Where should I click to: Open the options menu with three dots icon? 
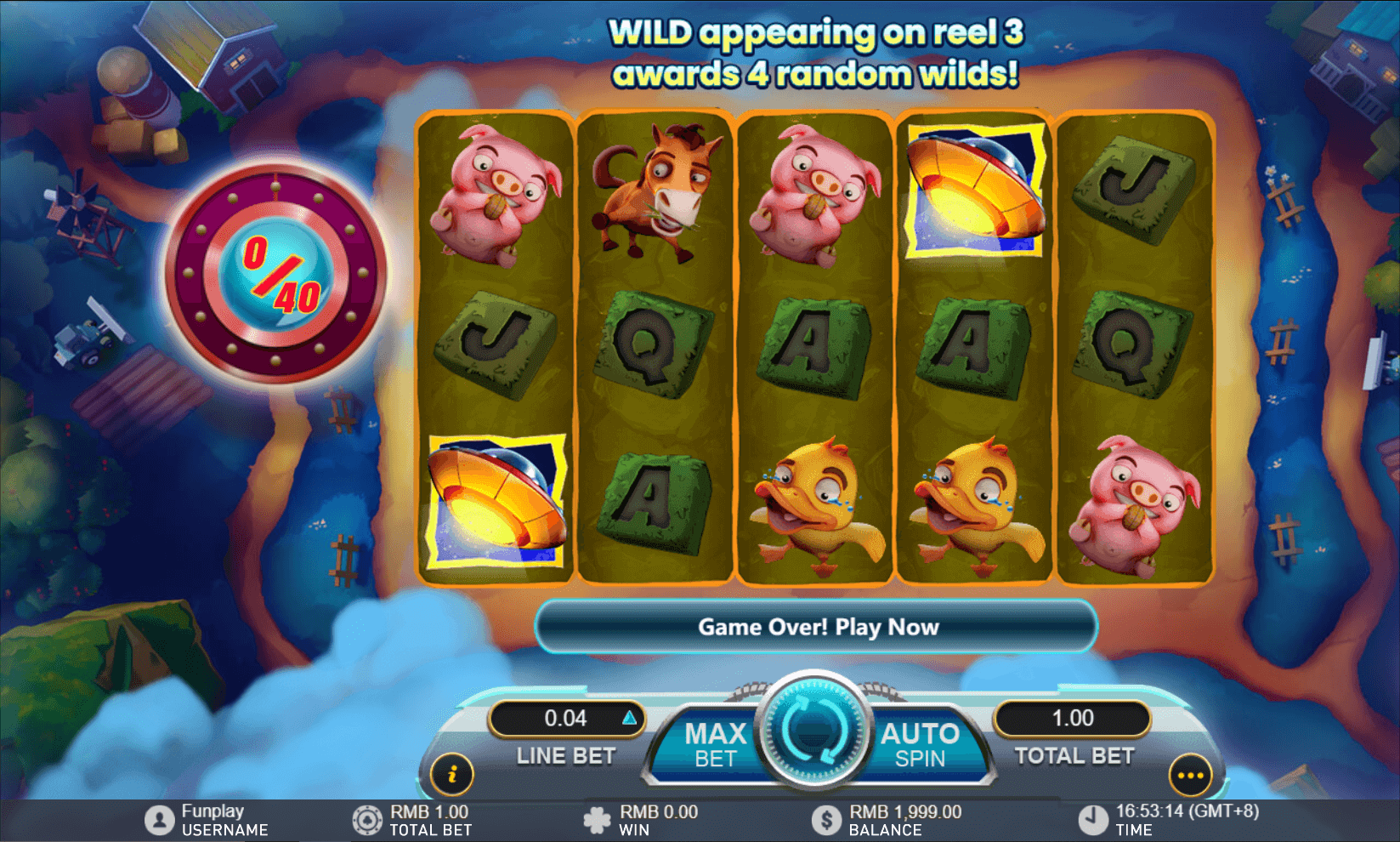click(x=1190, y=775)
